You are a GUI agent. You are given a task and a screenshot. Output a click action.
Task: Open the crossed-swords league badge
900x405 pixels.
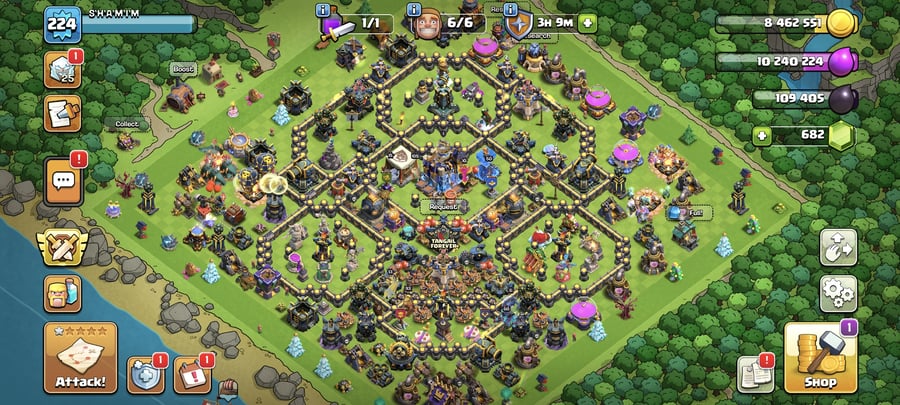(x=62, y=246)
